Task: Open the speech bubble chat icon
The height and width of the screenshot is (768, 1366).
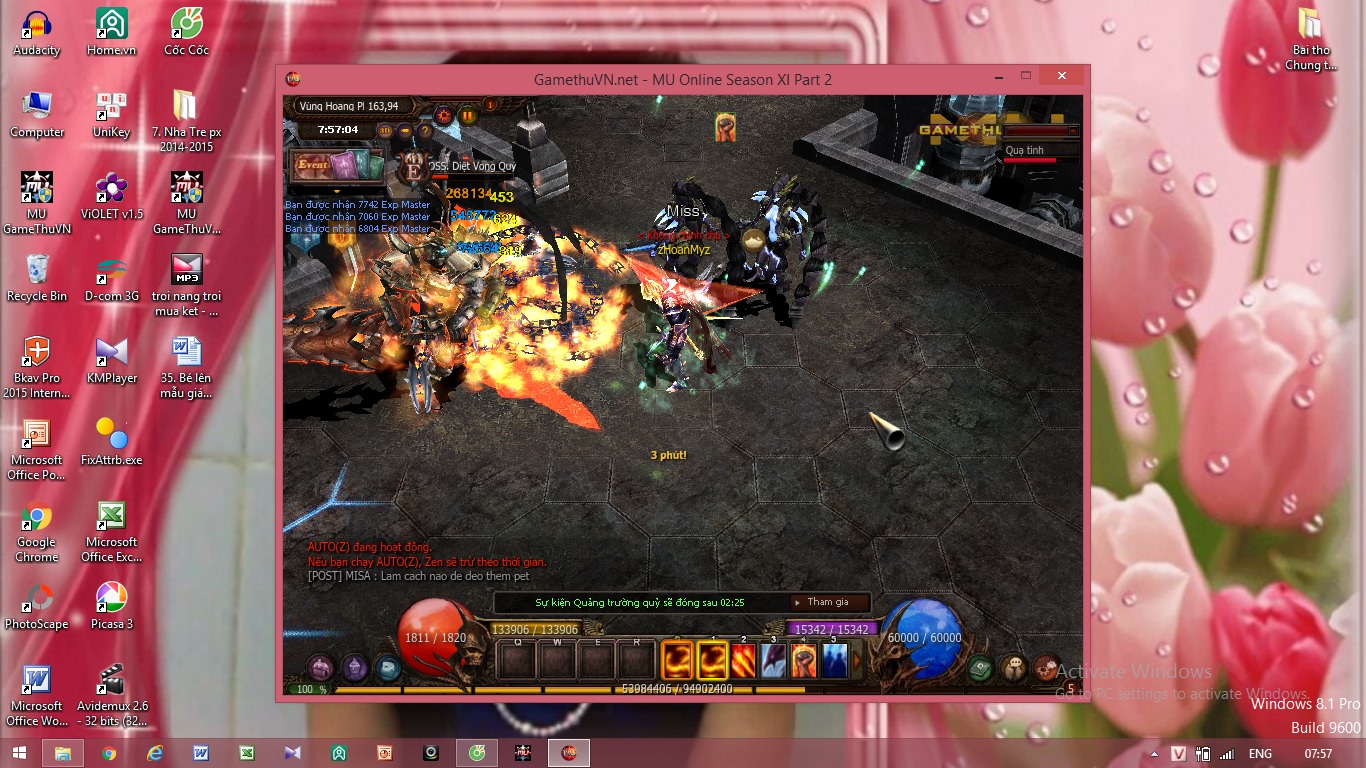Action: pyautogui.click(x=1014, y=668)
